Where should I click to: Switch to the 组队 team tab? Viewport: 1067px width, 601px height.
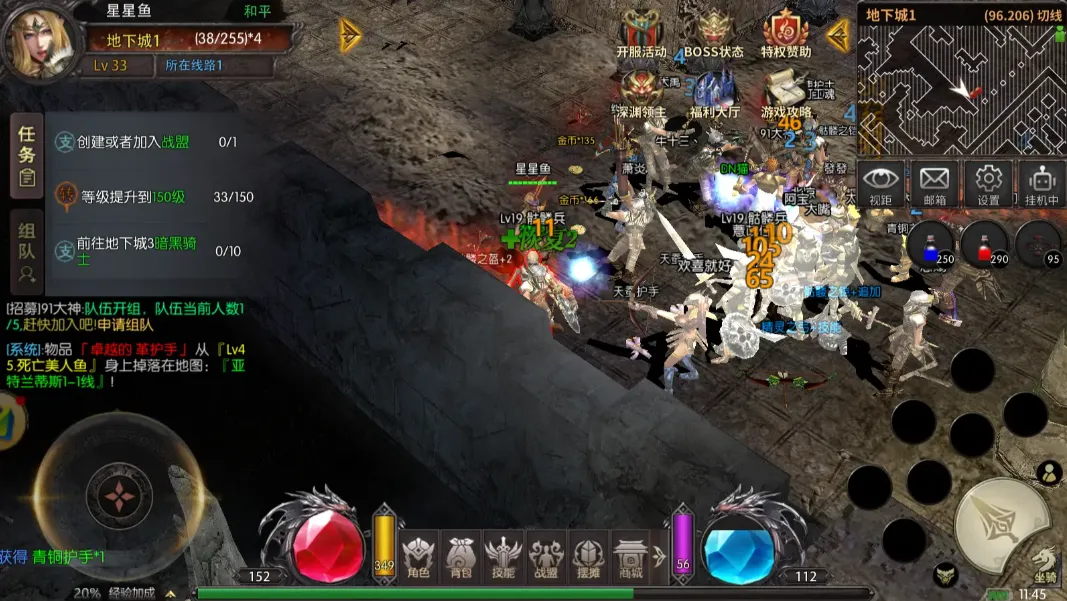[27, 251]
